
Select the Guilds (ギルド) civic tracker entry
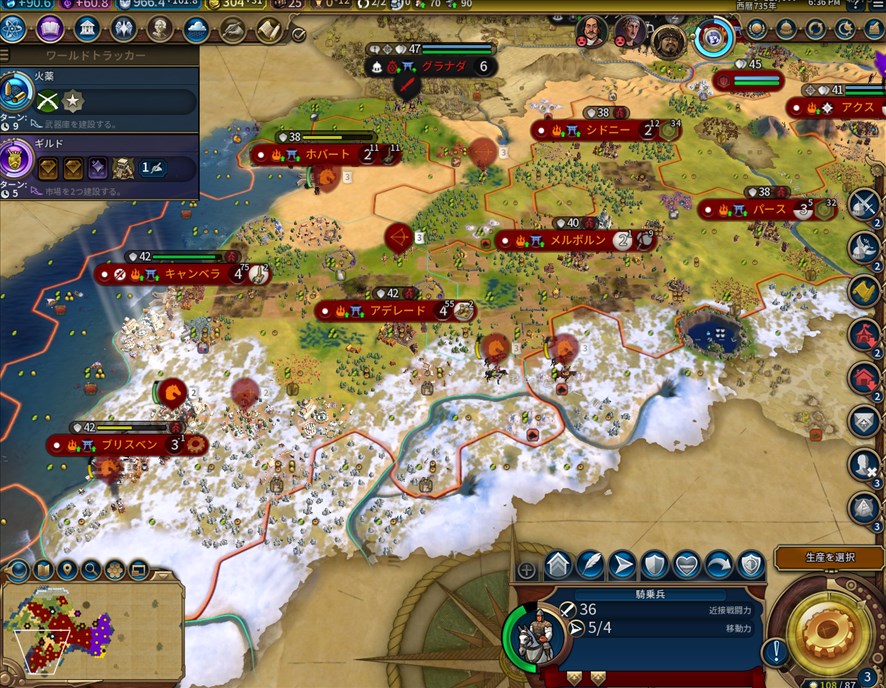click(98, 163)
